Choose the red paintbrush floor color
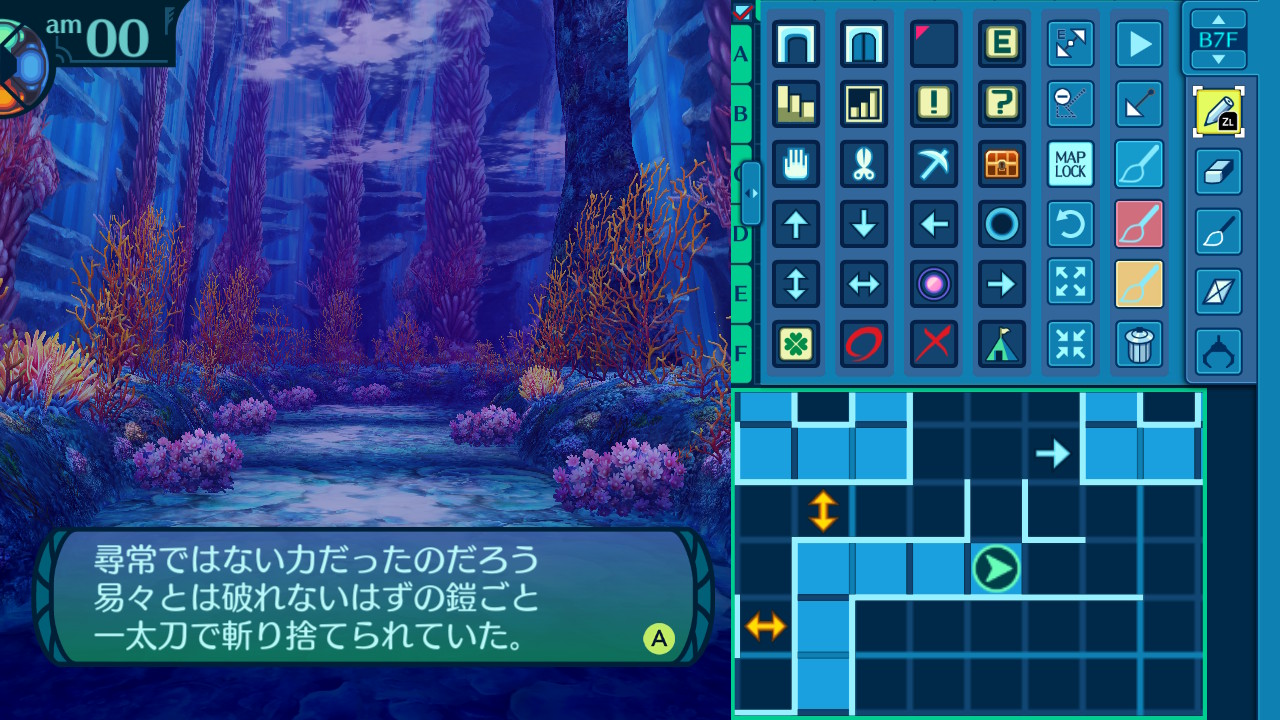The width and height of the screenshot is (1280, 720). click(1139, 224)
